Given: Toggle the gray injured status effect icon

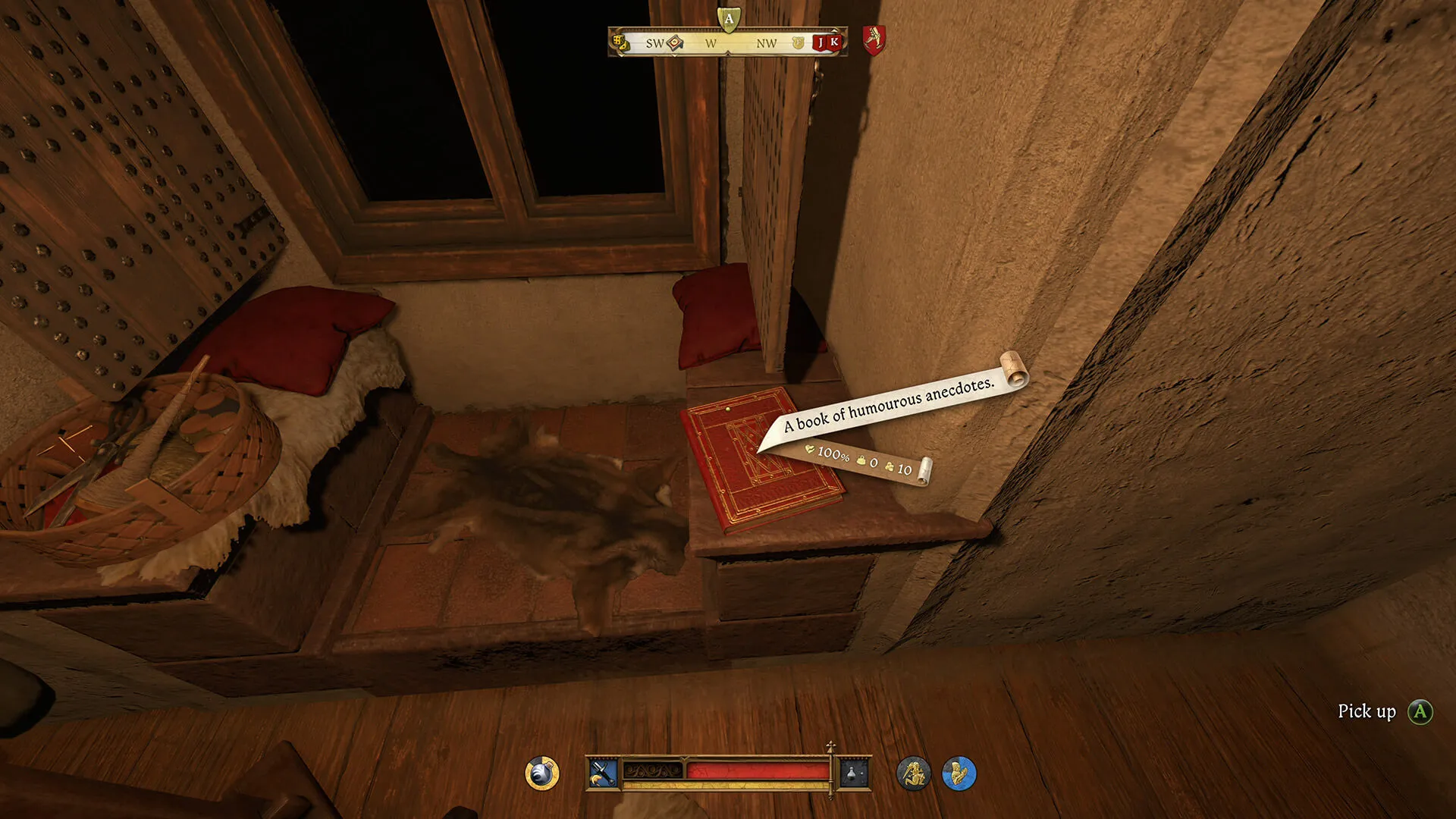Looking at the screenshot, I should (912, 773).
